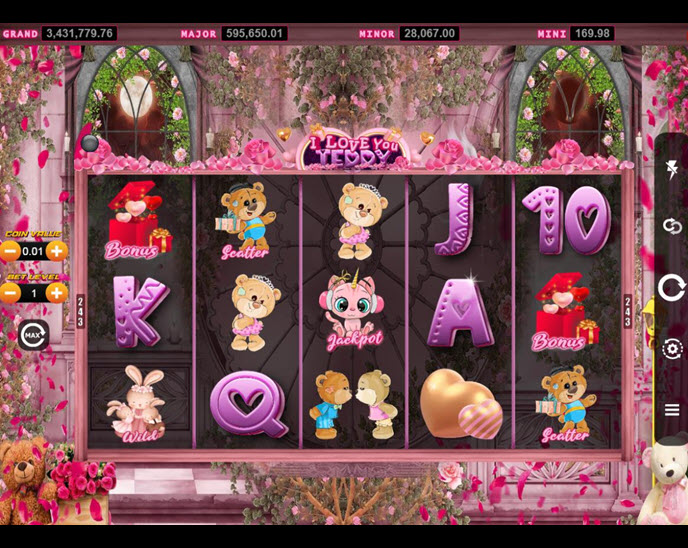
Task: Raise the bet level
Action: (57, 293)
